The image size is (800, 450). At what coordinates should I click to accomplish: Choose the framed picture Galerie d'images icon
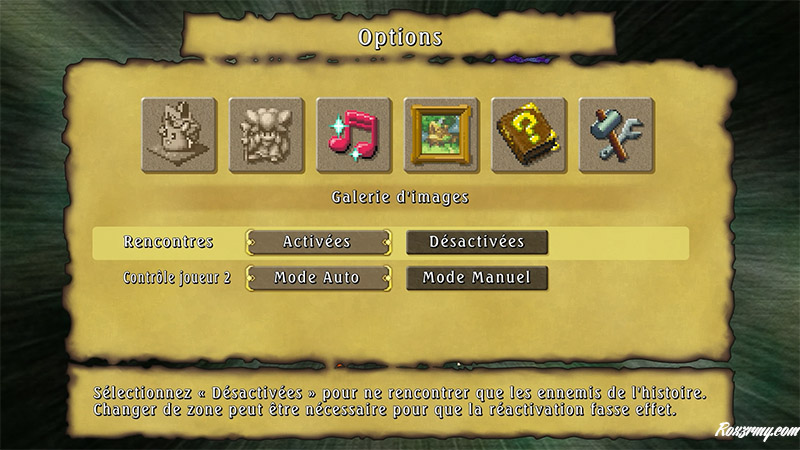(441, 134)
